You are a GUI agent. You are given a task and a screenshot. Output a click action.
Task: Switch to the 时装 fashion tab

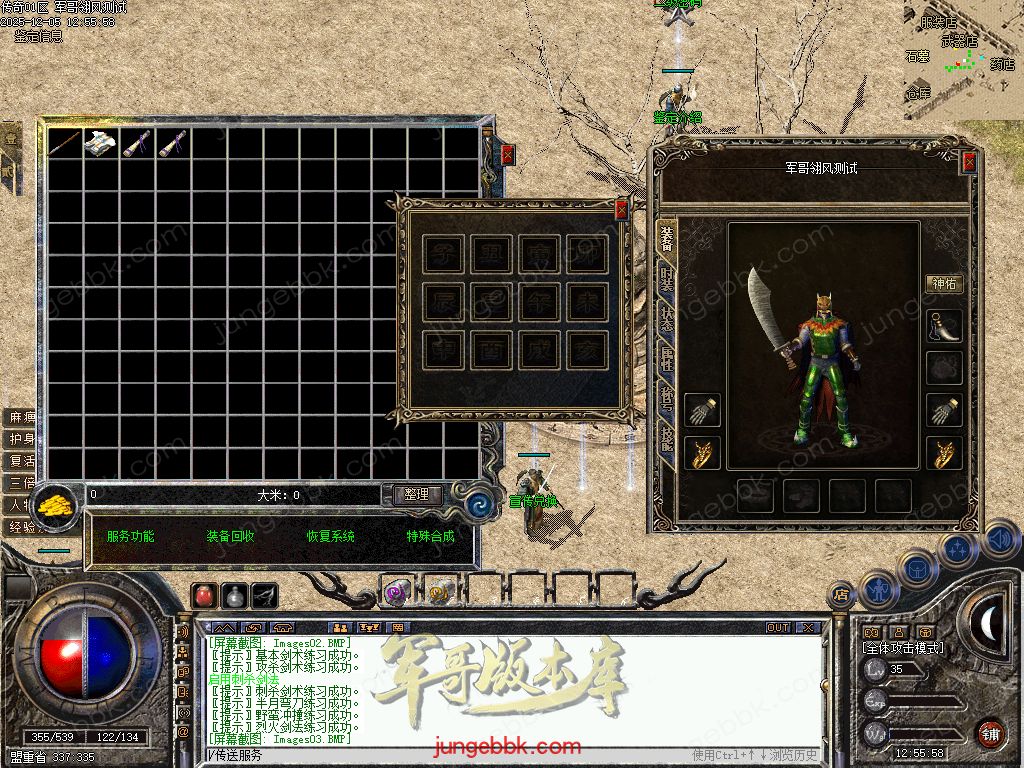click(665, 281)
